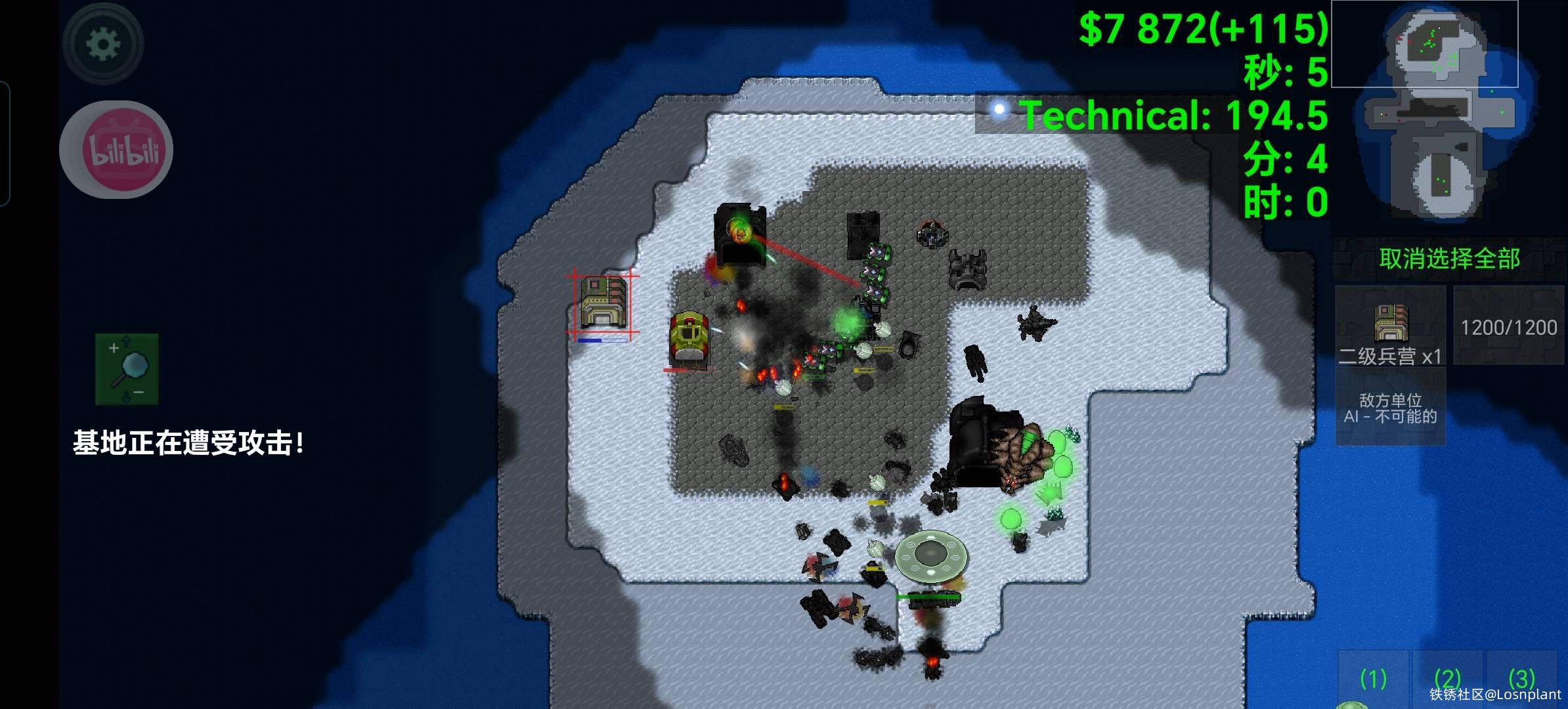1568x709 pixels.
Task: Toggle the magnifier zoom control
Action: (127, 369)
